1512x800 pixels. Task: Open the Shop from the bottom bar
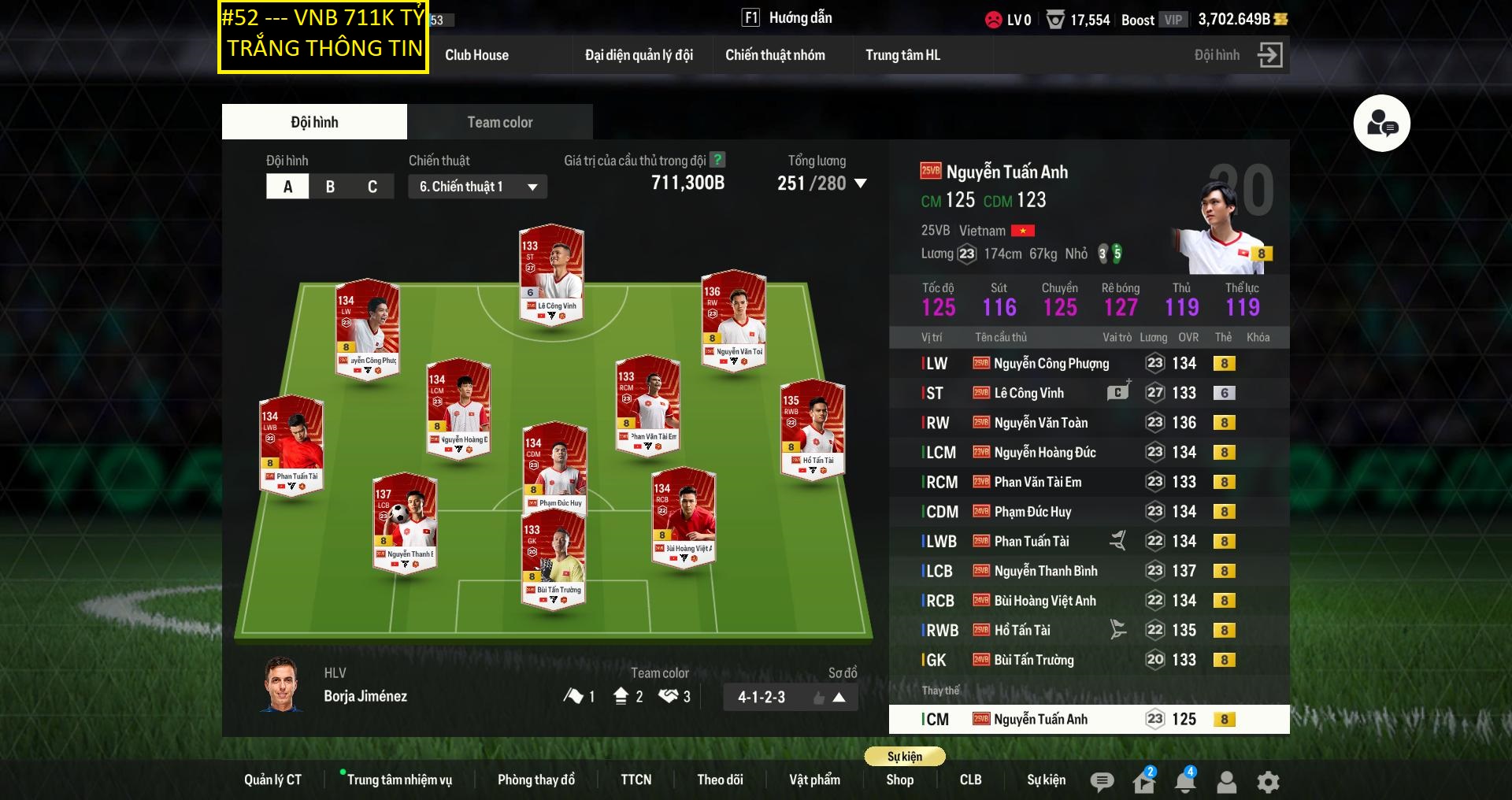[x=899, y=780]
